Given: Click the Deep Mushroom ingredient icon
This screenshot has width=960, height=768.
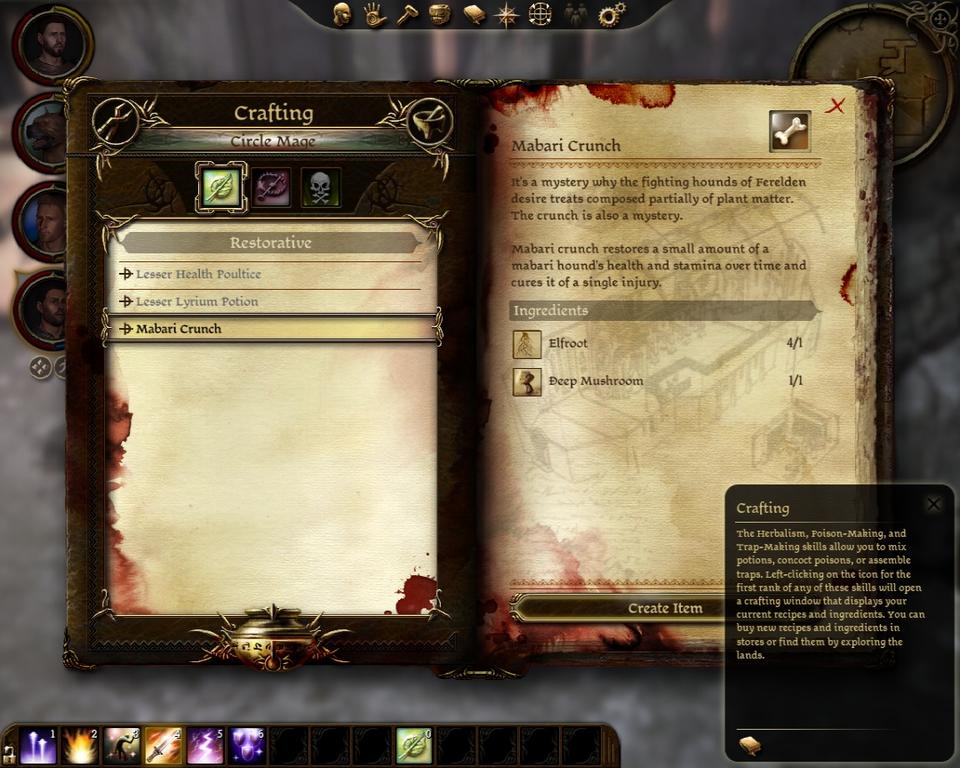Looking at the screenshot, I should pos(527,381).
